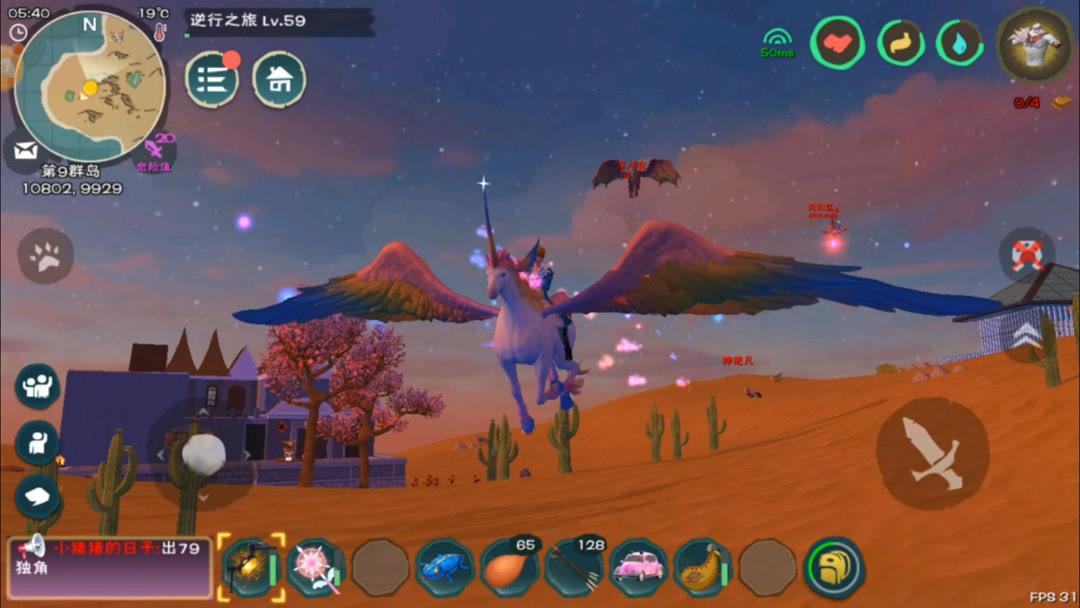
Task: Open the mail envelope inbox
Action: tap(26, 152)
